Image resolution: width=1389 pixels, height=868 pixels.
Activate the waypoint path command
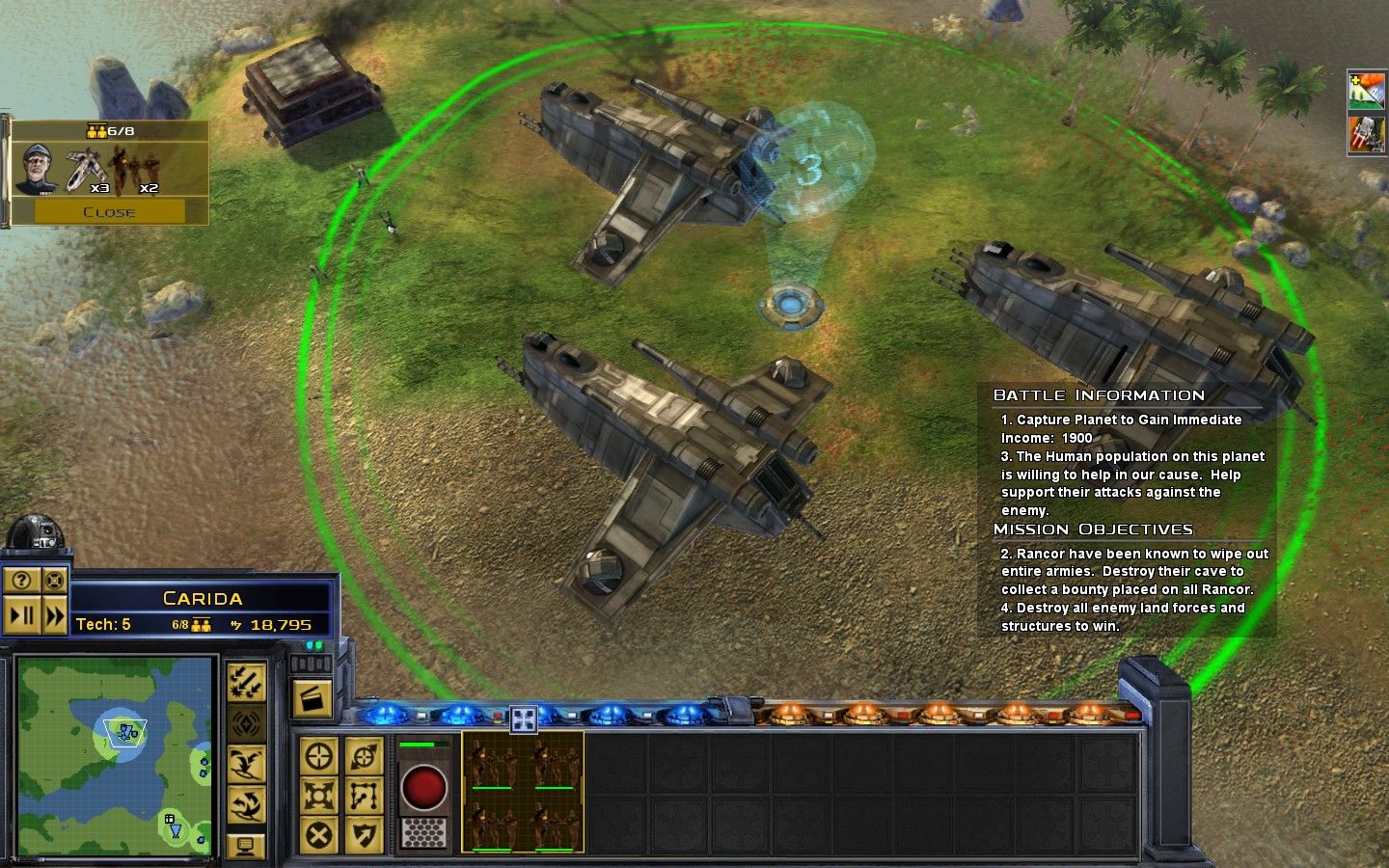click(364, 796)
